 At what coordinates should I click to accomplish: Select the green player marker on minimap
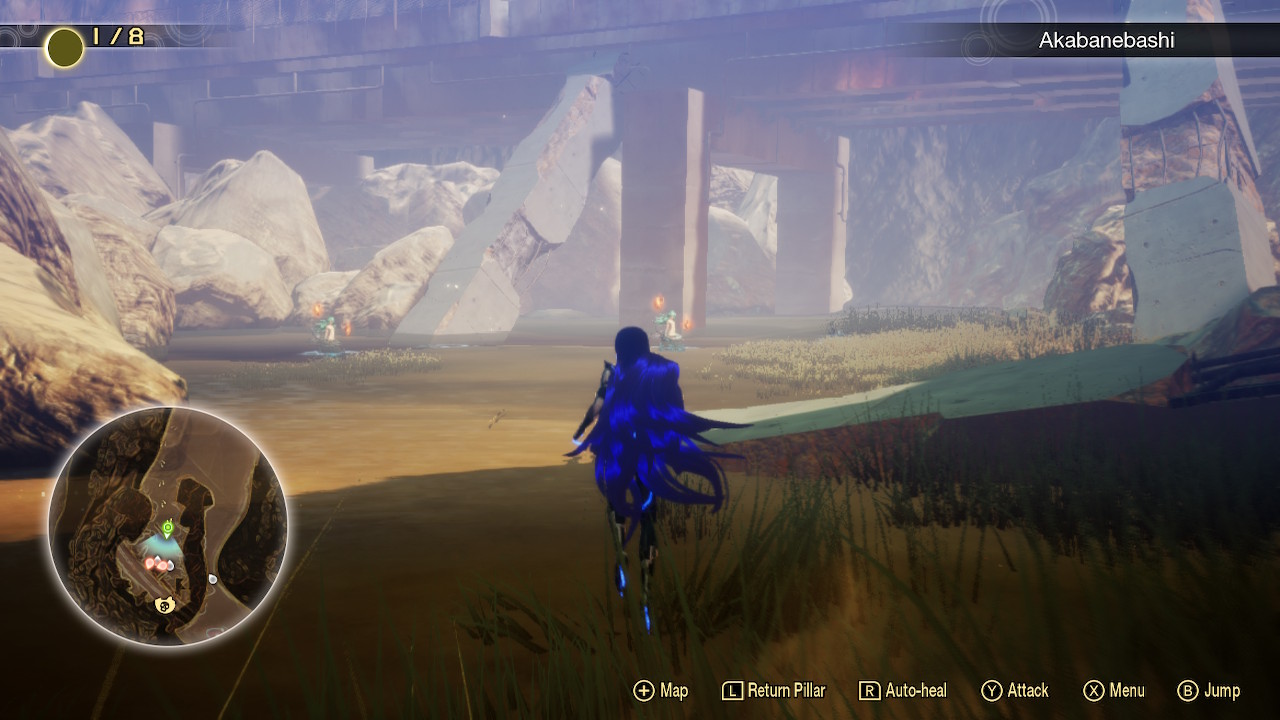(x=167, y=526)
